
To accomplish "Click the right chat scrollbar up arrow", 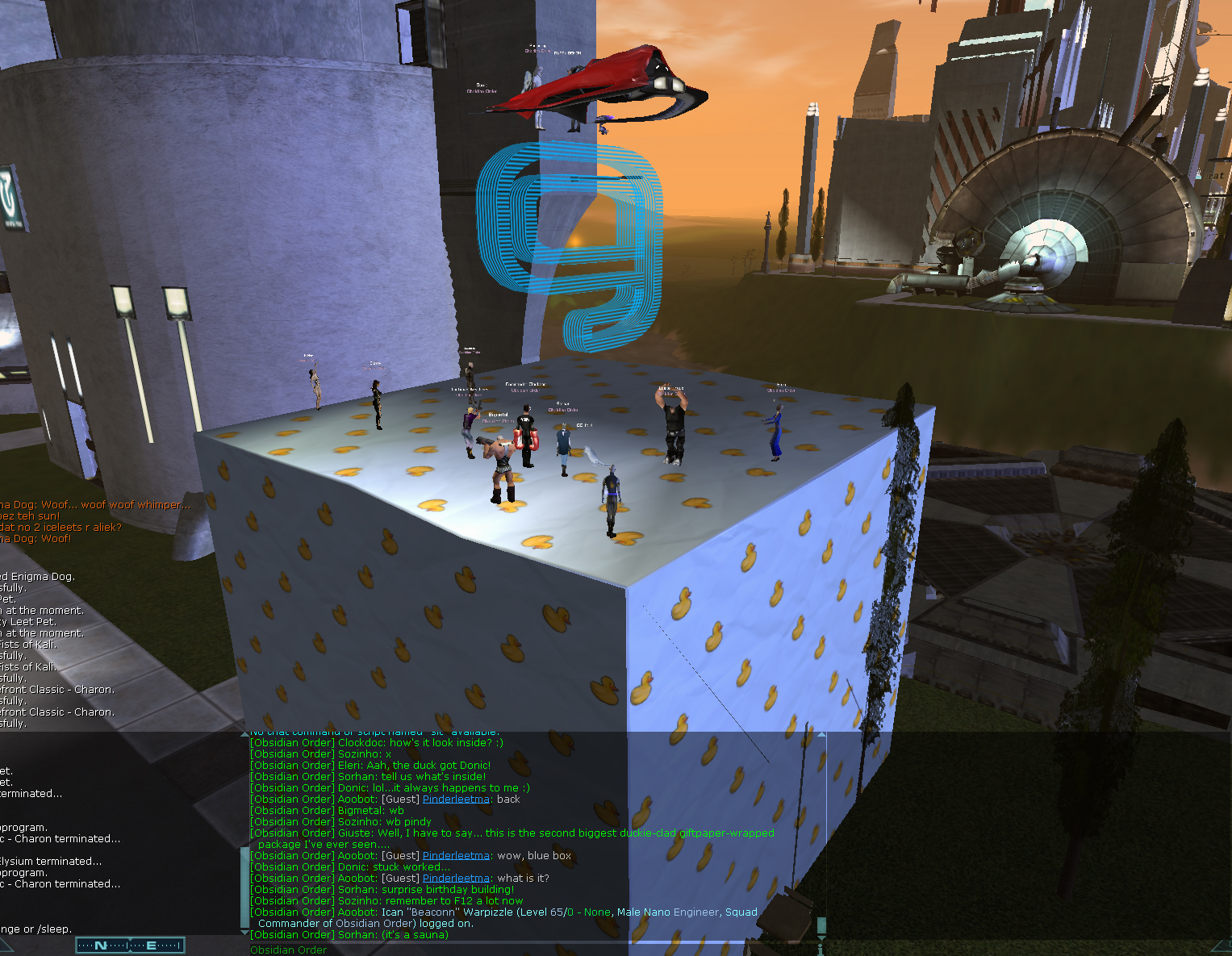I will pos(821,735).
